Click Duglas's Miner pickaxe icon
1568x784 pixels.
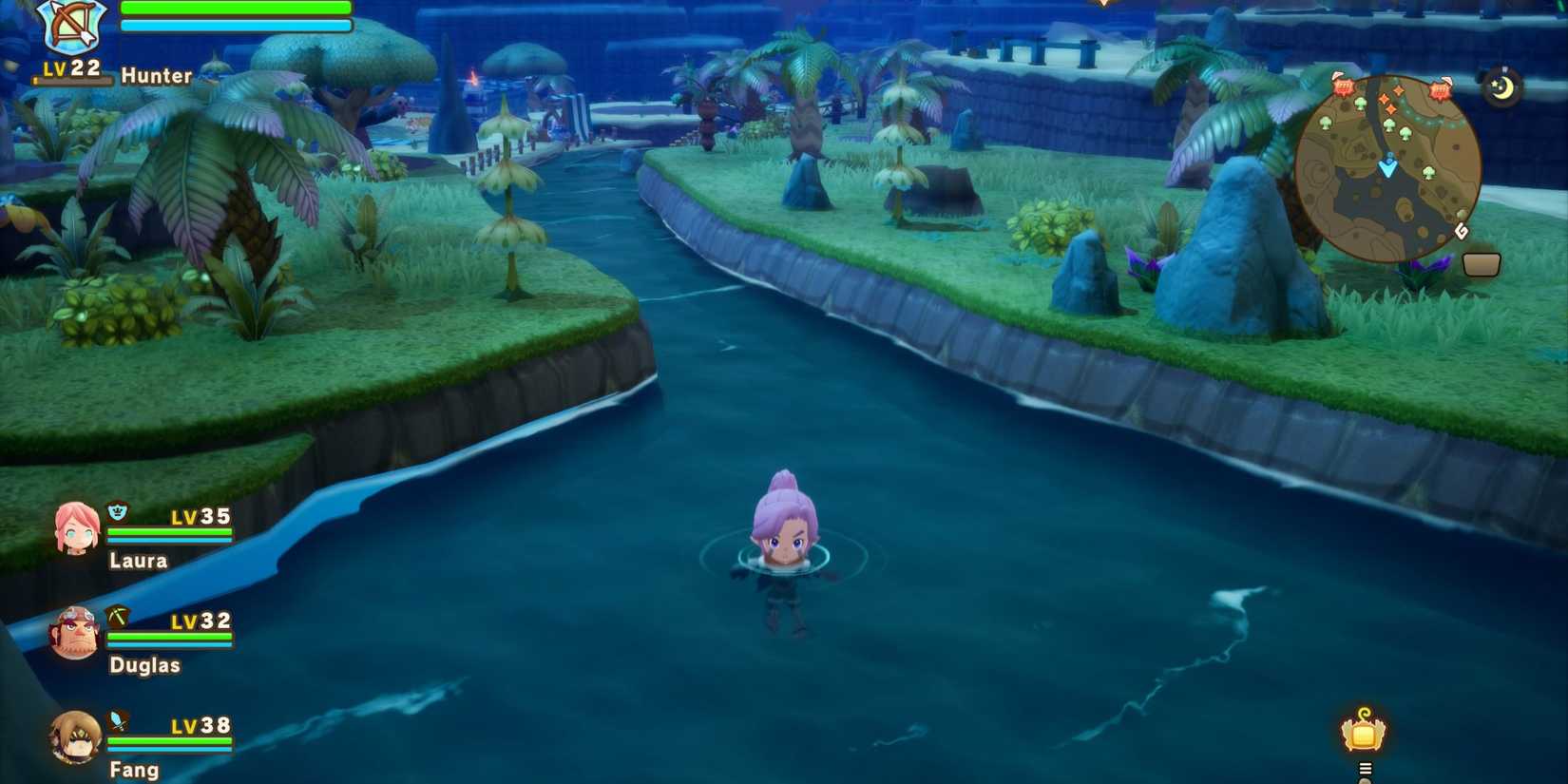(116, 616)
